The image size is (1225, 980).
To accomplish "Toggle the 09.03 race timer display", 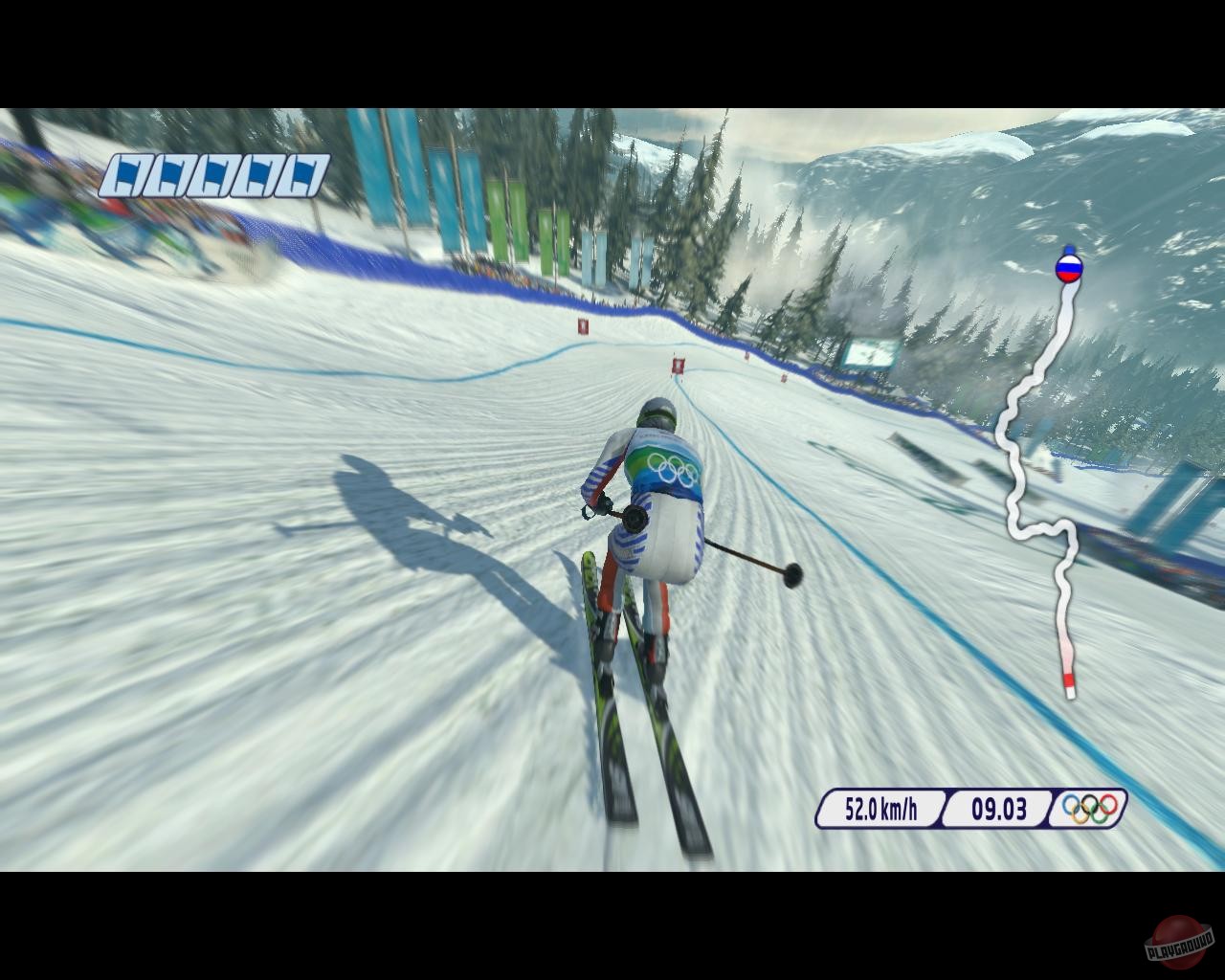I will pyautogui.click(x=997, y=809).
